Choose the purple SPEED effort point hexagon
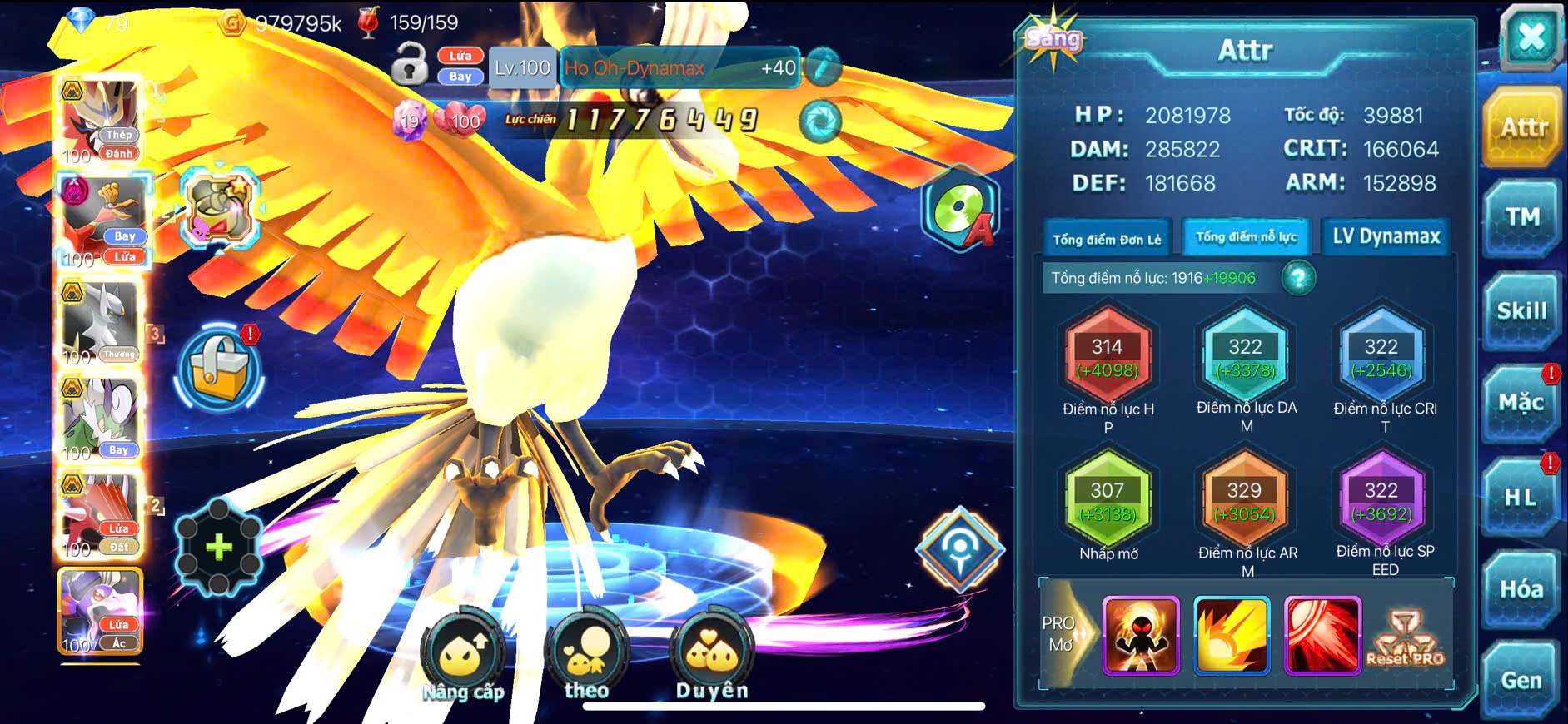 click(1381, 501)
